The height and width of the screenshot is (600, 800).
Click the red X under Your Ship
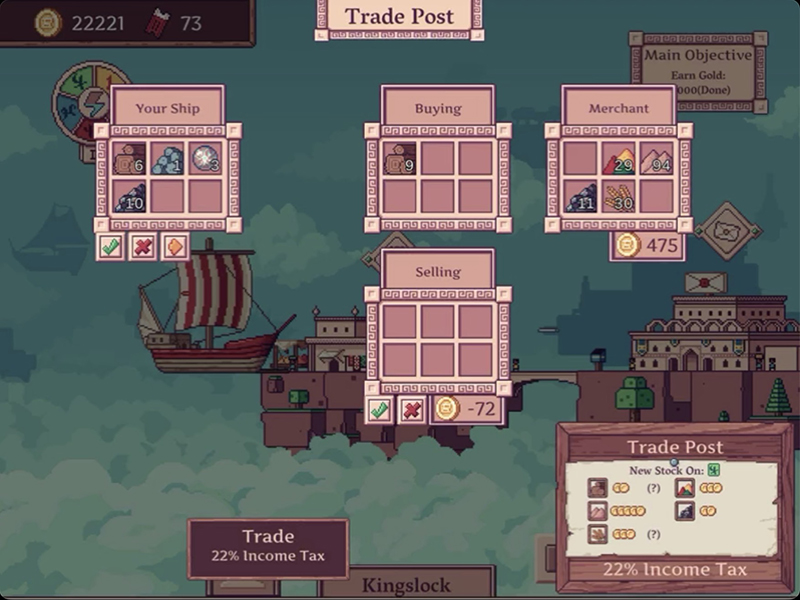click(x=143, y=246)
